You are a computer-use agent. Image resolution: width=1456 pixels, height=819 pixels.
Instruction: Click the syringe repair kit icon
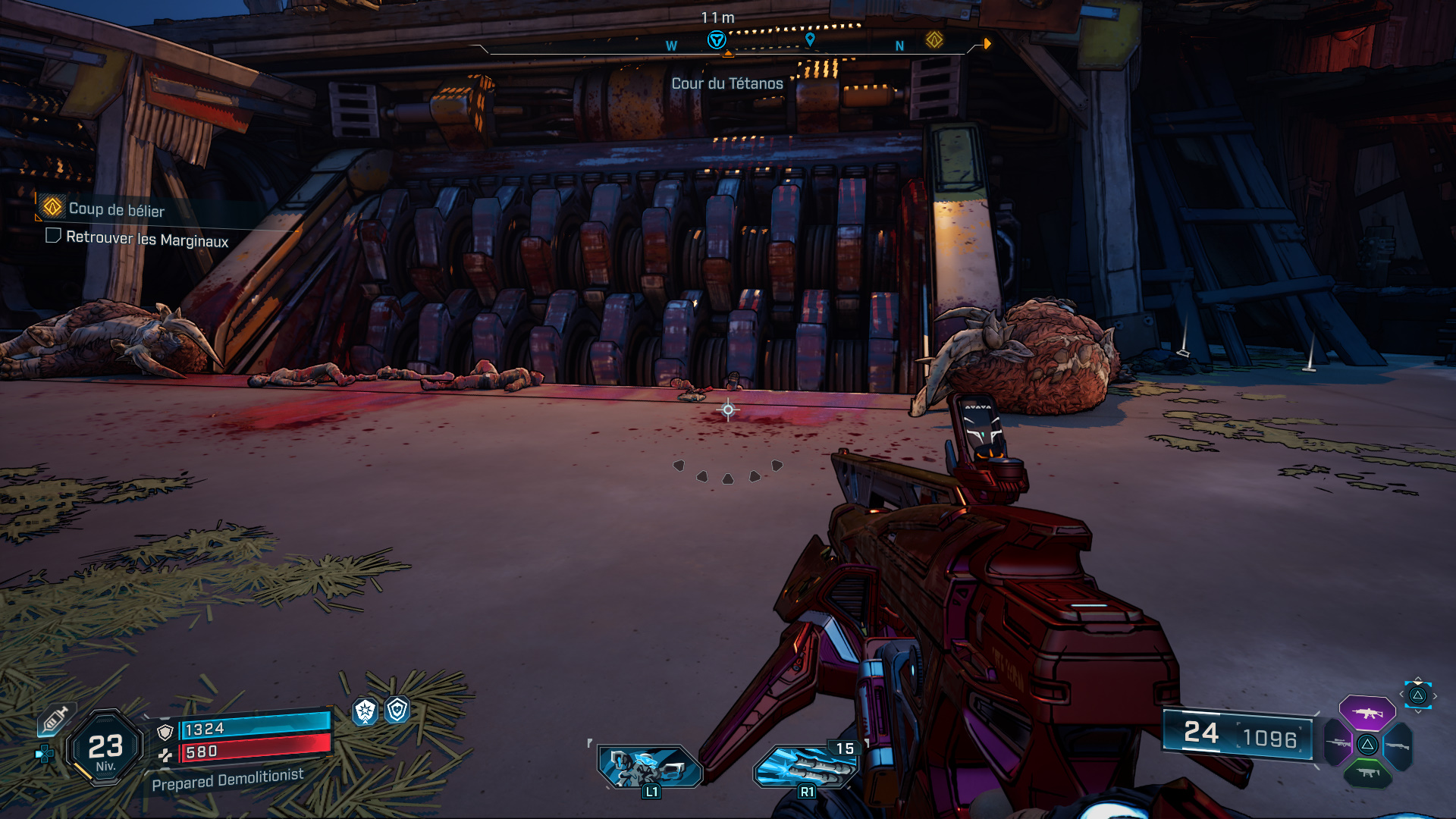pyautogui.click(x=55, y=720)
